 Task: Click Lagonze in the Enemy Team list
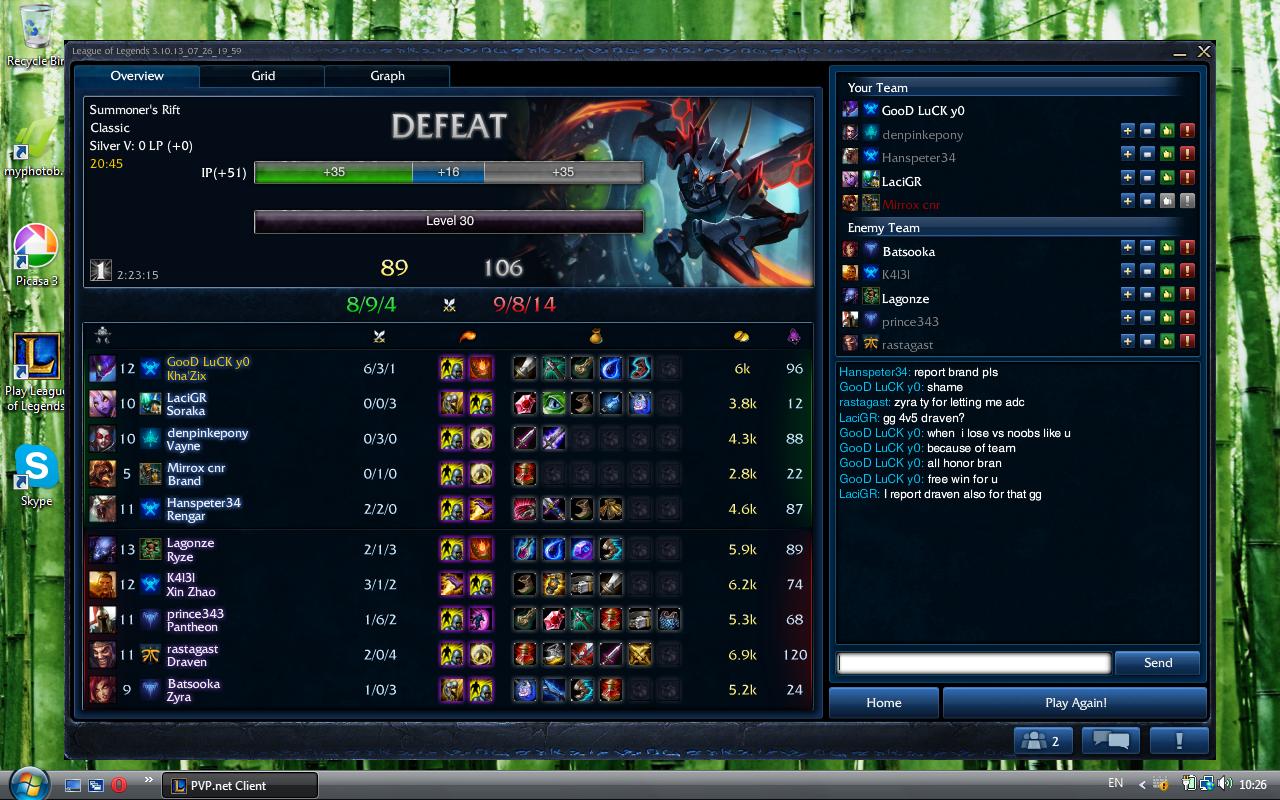905,298
